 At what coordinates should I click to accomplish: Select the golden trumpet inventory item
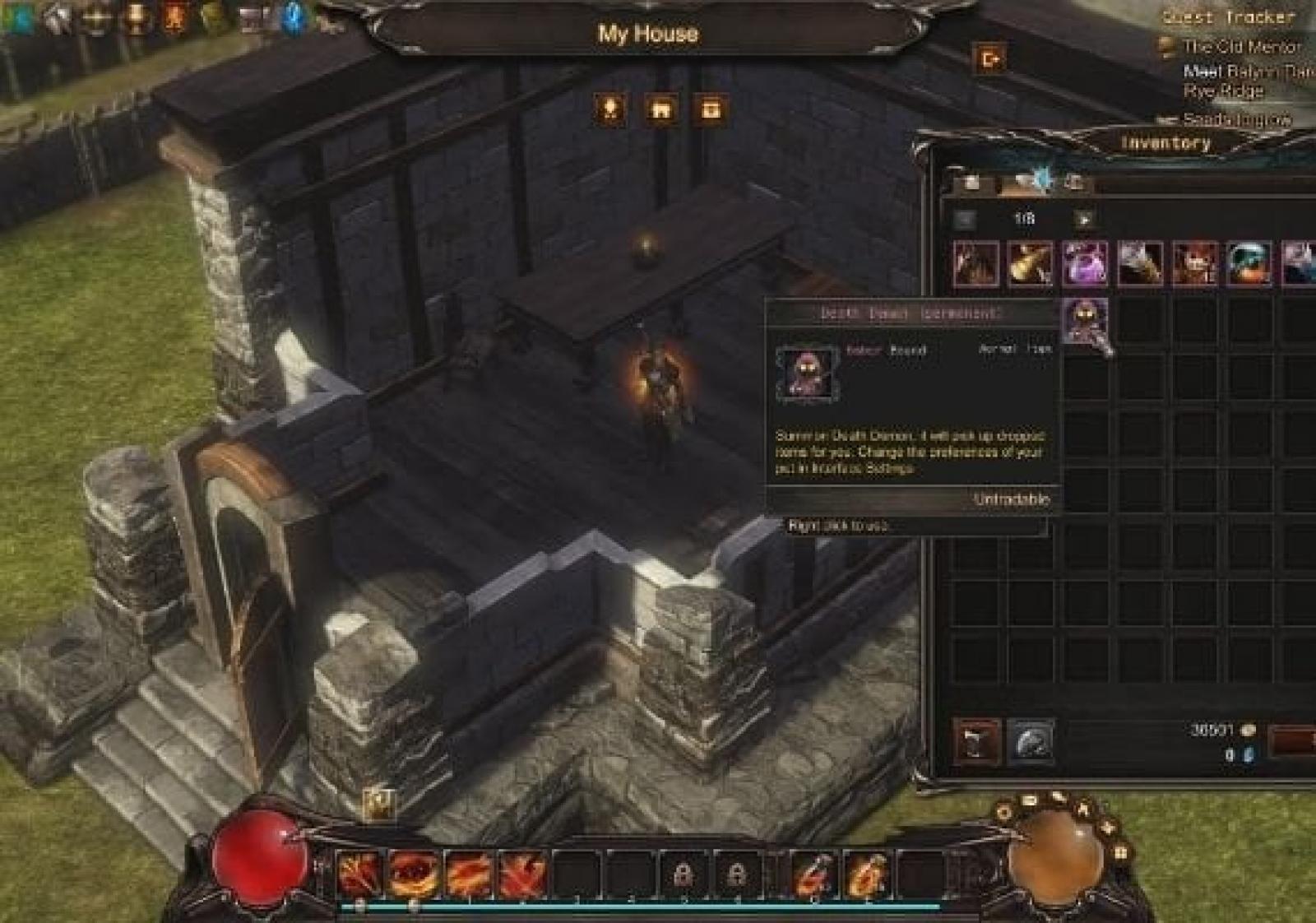1030,264
